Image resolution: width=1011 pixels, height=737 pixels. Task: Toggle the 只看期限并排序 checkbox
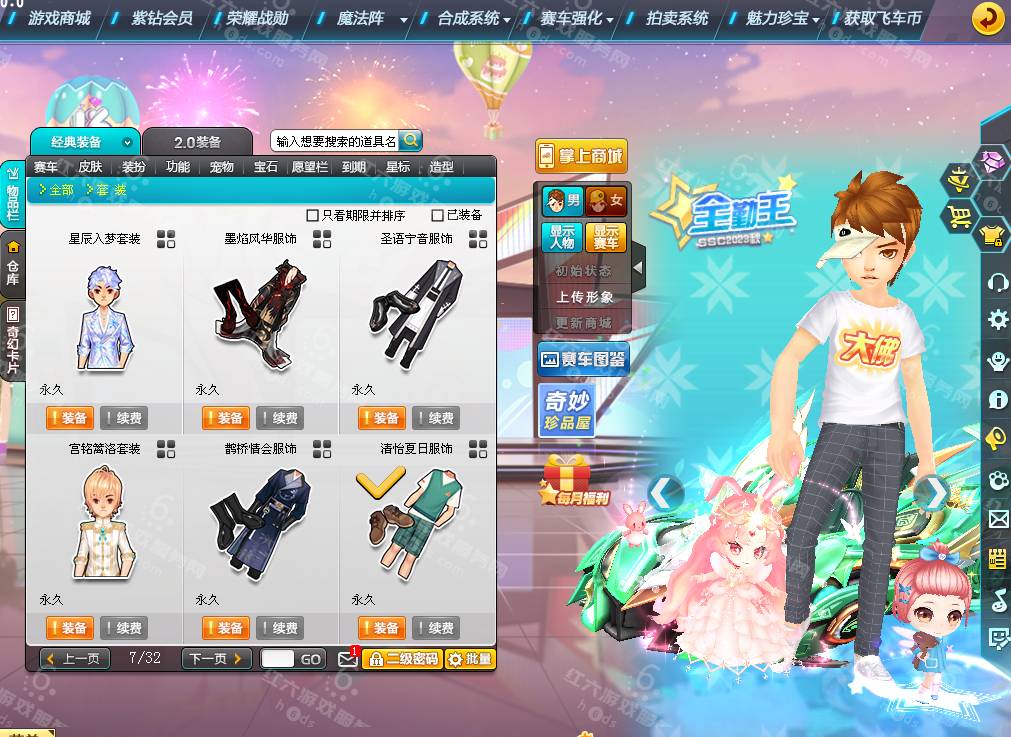[313, 215]
